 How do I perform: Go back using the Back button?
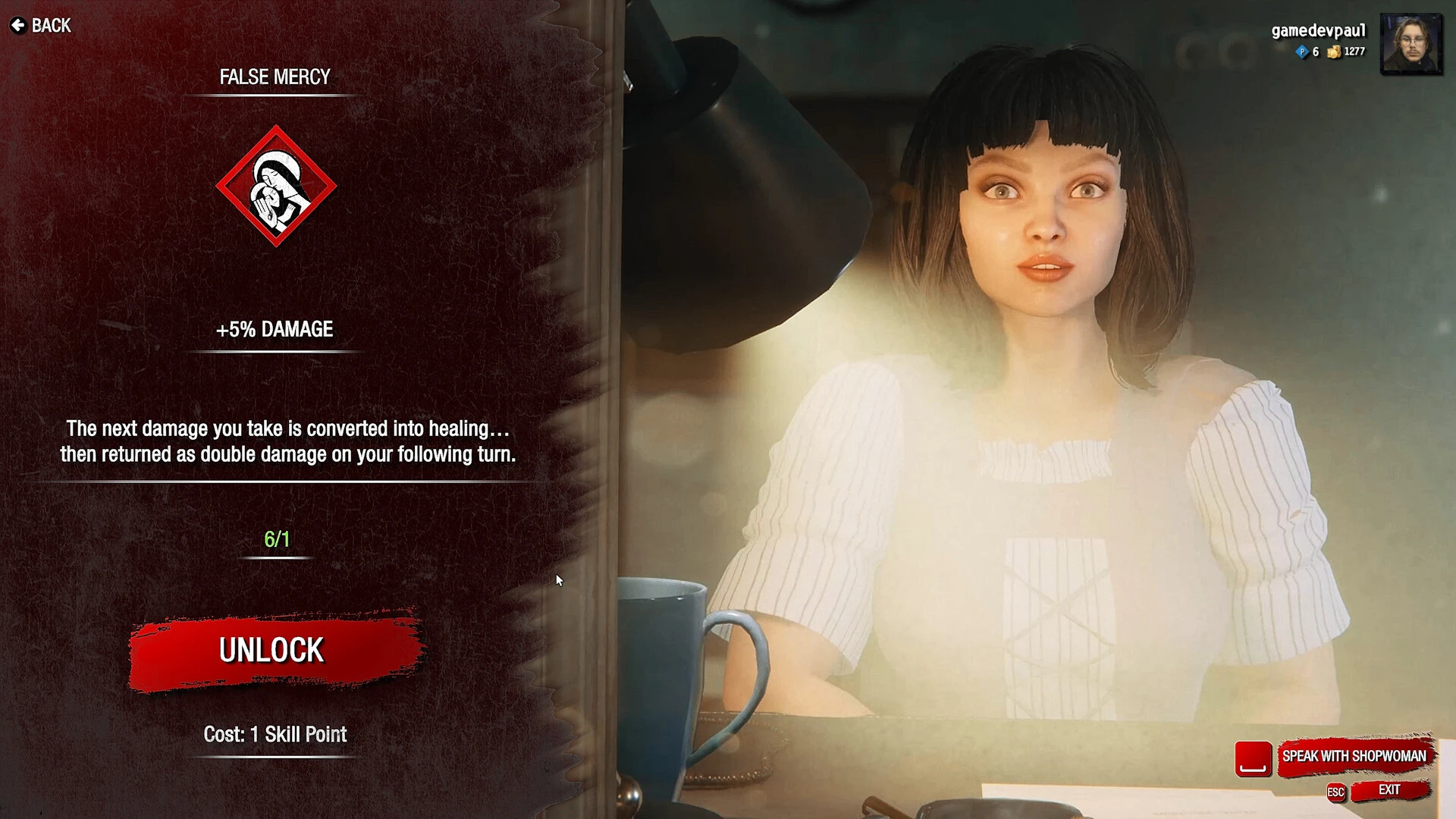pos(41,26)
